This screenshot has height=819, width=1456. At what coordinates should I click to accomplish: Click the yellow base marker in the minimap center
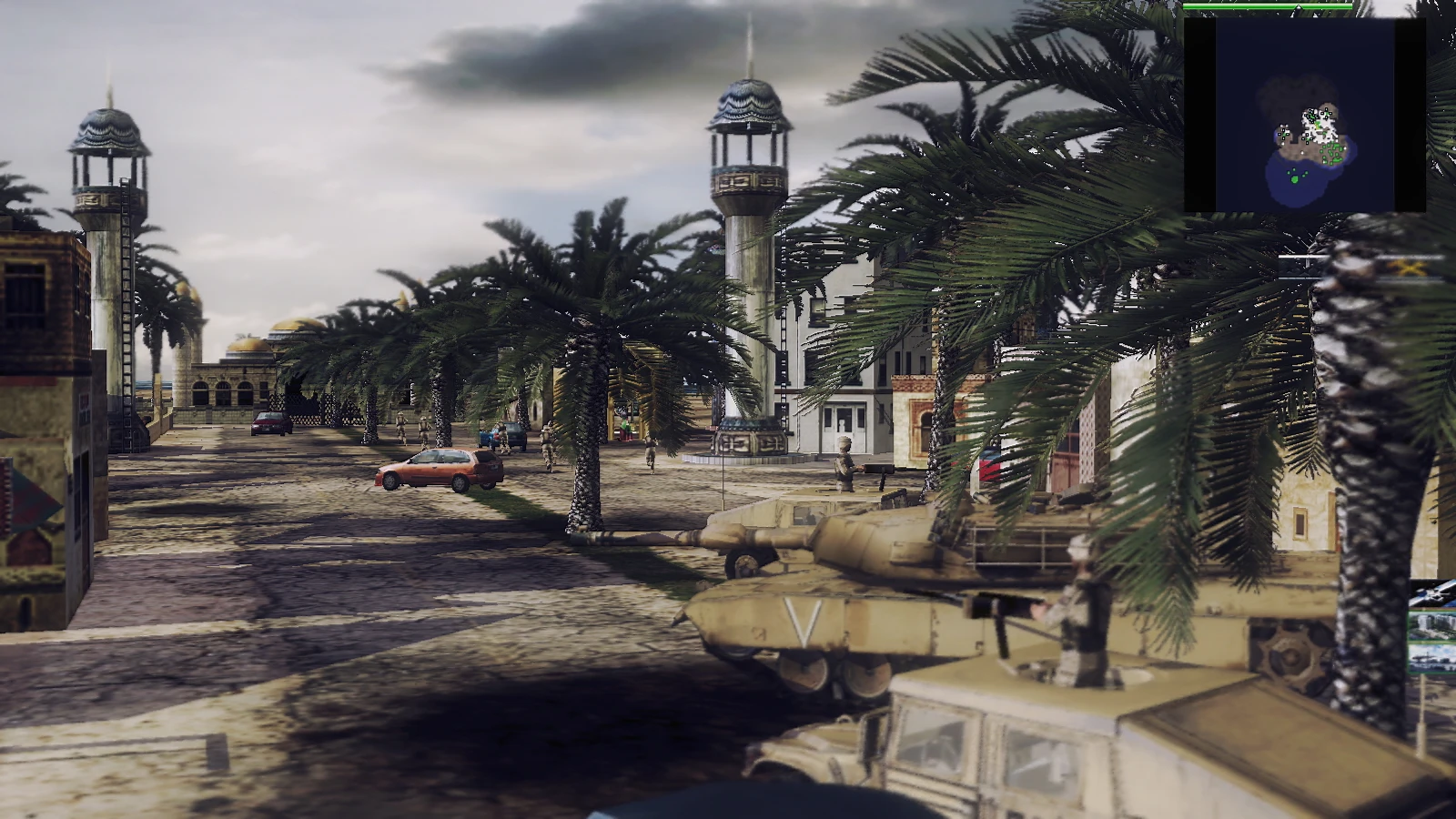click(1317, 125)
